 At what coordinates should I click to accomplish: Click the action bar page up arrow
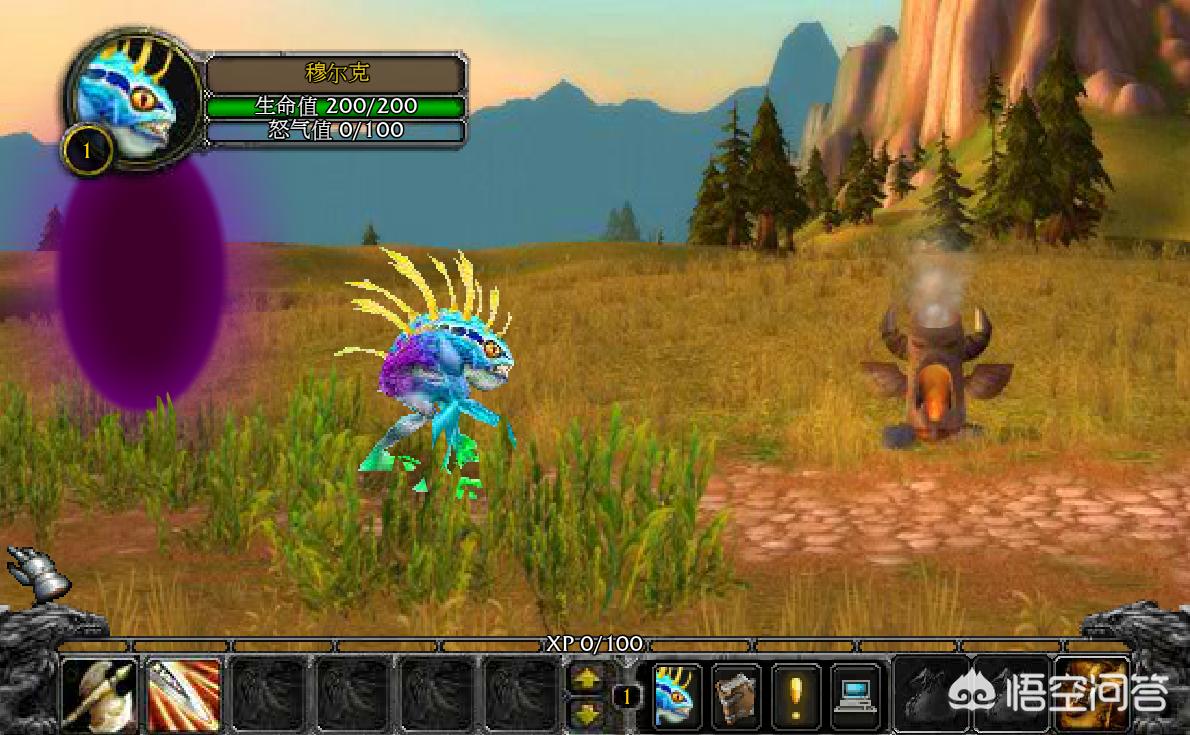pyautogui.click(x=587, y=678)
